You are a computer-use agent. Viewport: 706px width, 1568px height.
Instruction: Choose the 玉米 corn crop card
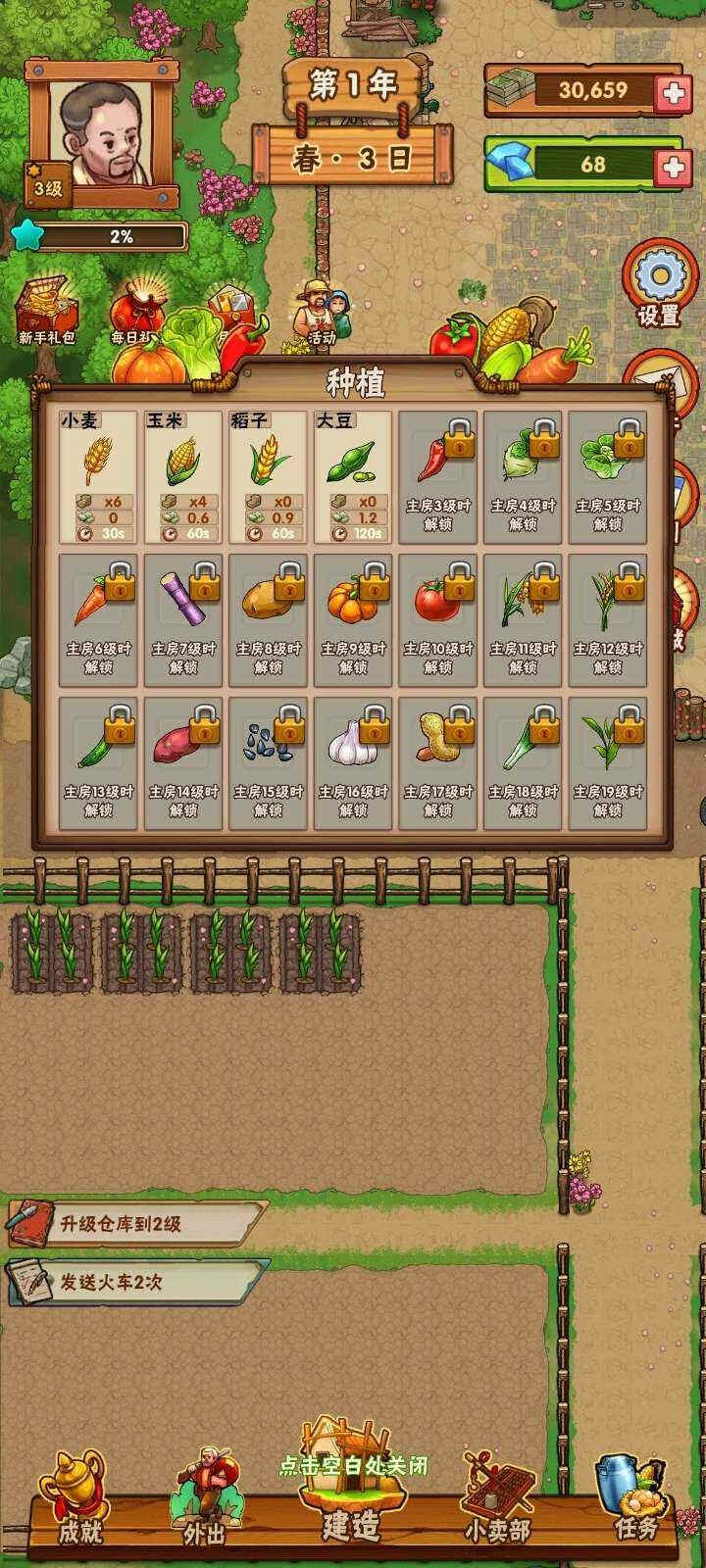pos(183,477)
